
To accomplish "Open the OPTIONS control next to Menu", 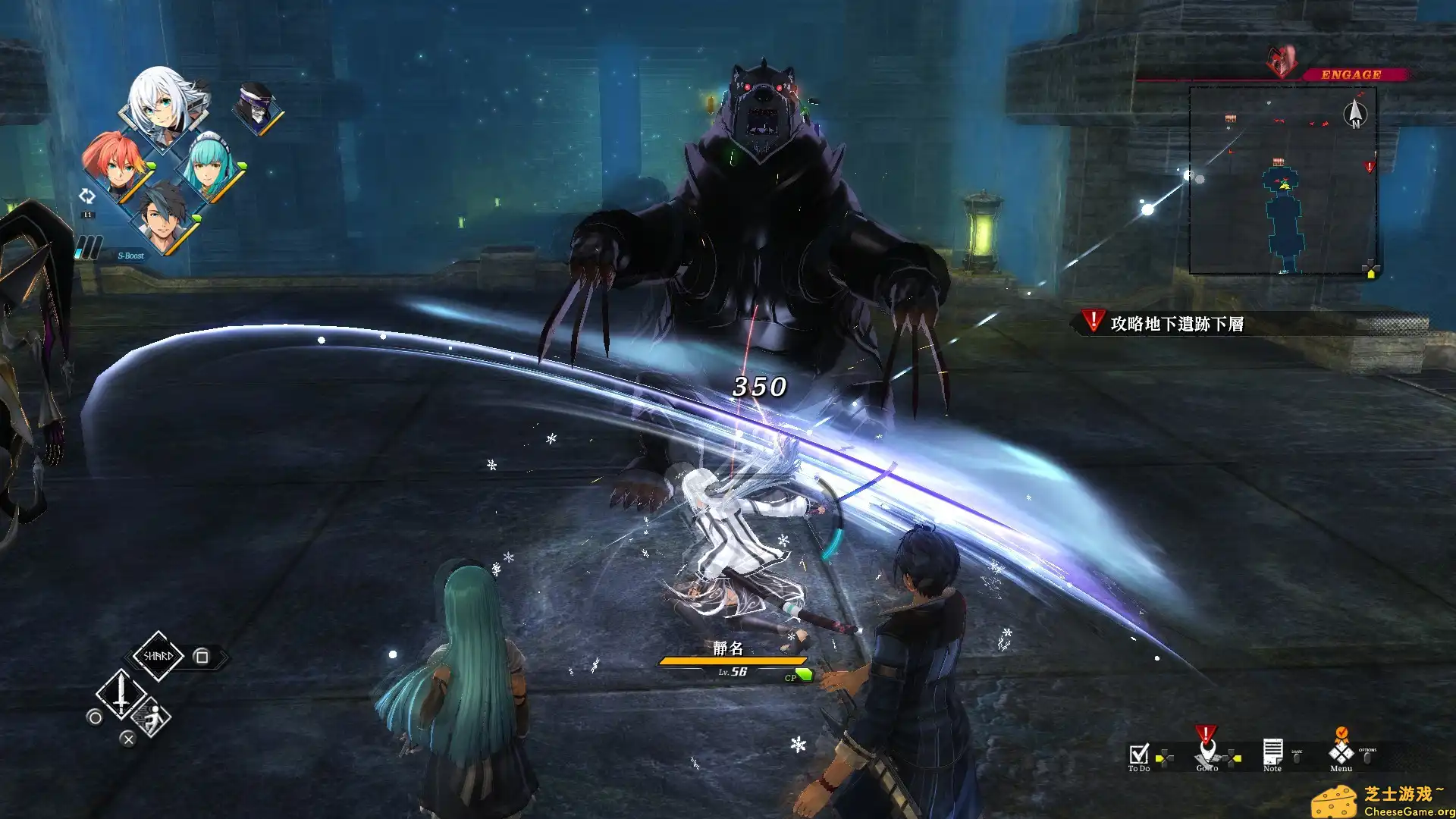I will pos(1367,757).
